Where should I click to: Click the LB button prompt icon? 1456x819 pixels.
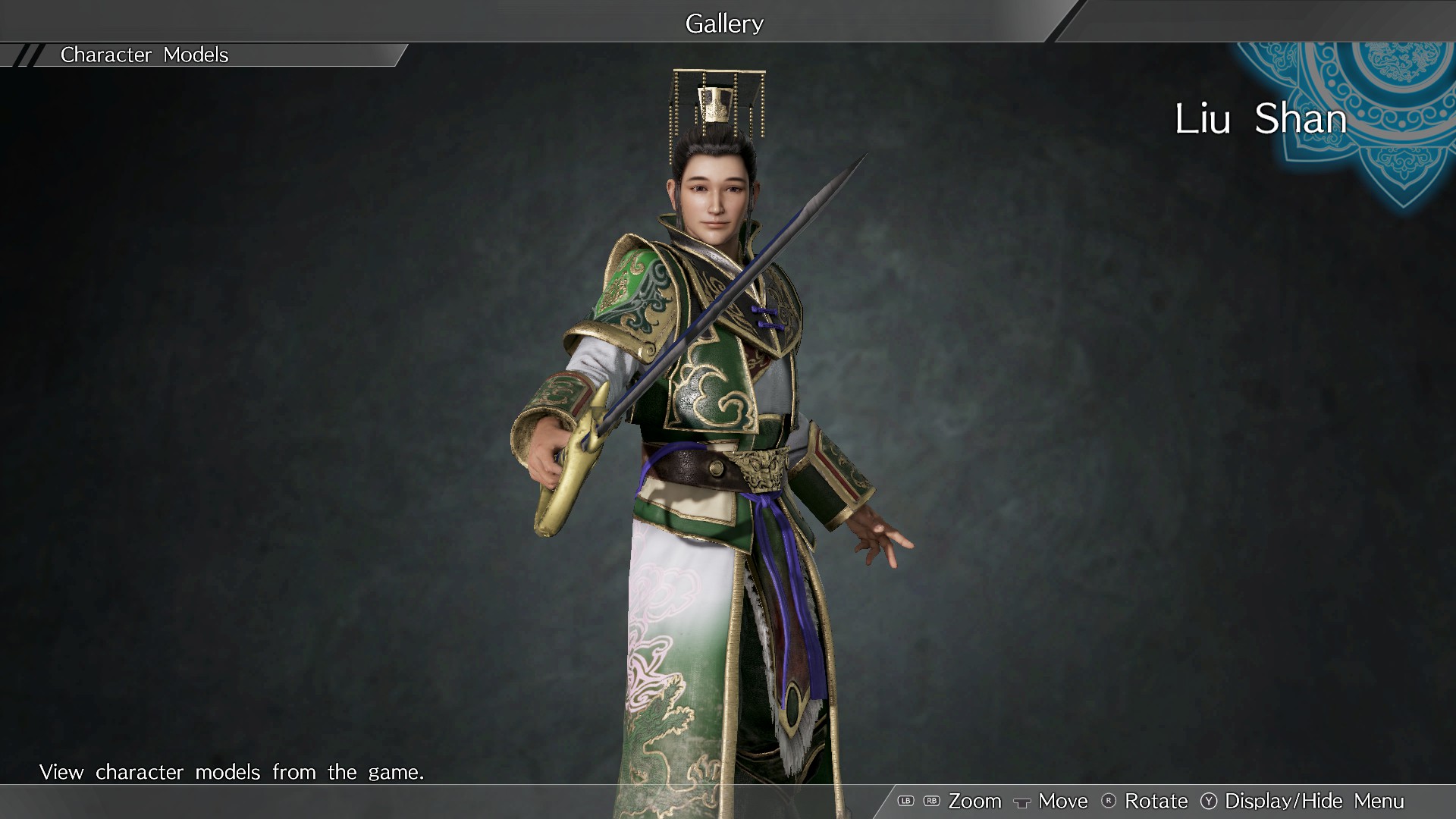point(905,801)
